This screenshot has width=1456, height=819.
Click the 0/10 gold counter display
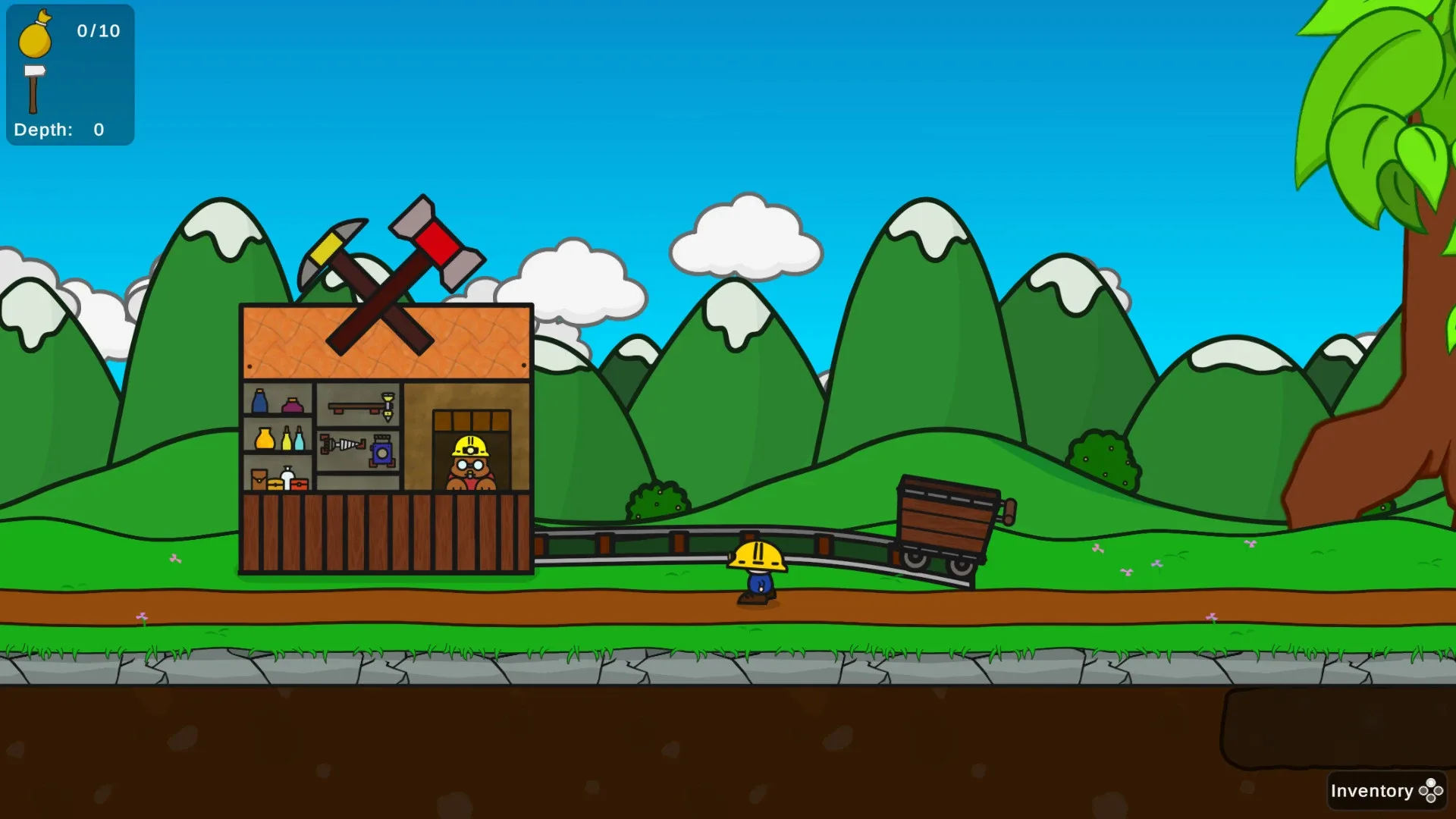pyautogui.click(x=97, y=32)
